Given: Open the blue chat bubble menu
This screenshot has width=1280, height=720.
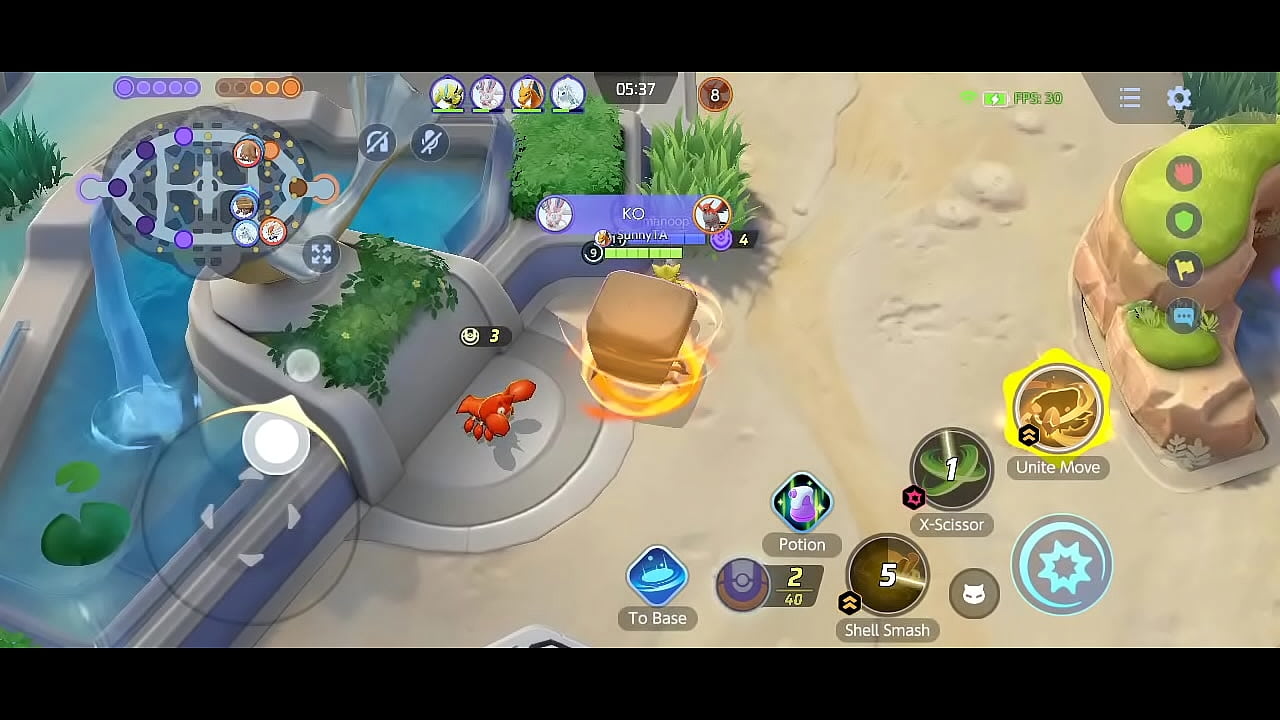Looking at the screenshot, I should pos(1184,316).
